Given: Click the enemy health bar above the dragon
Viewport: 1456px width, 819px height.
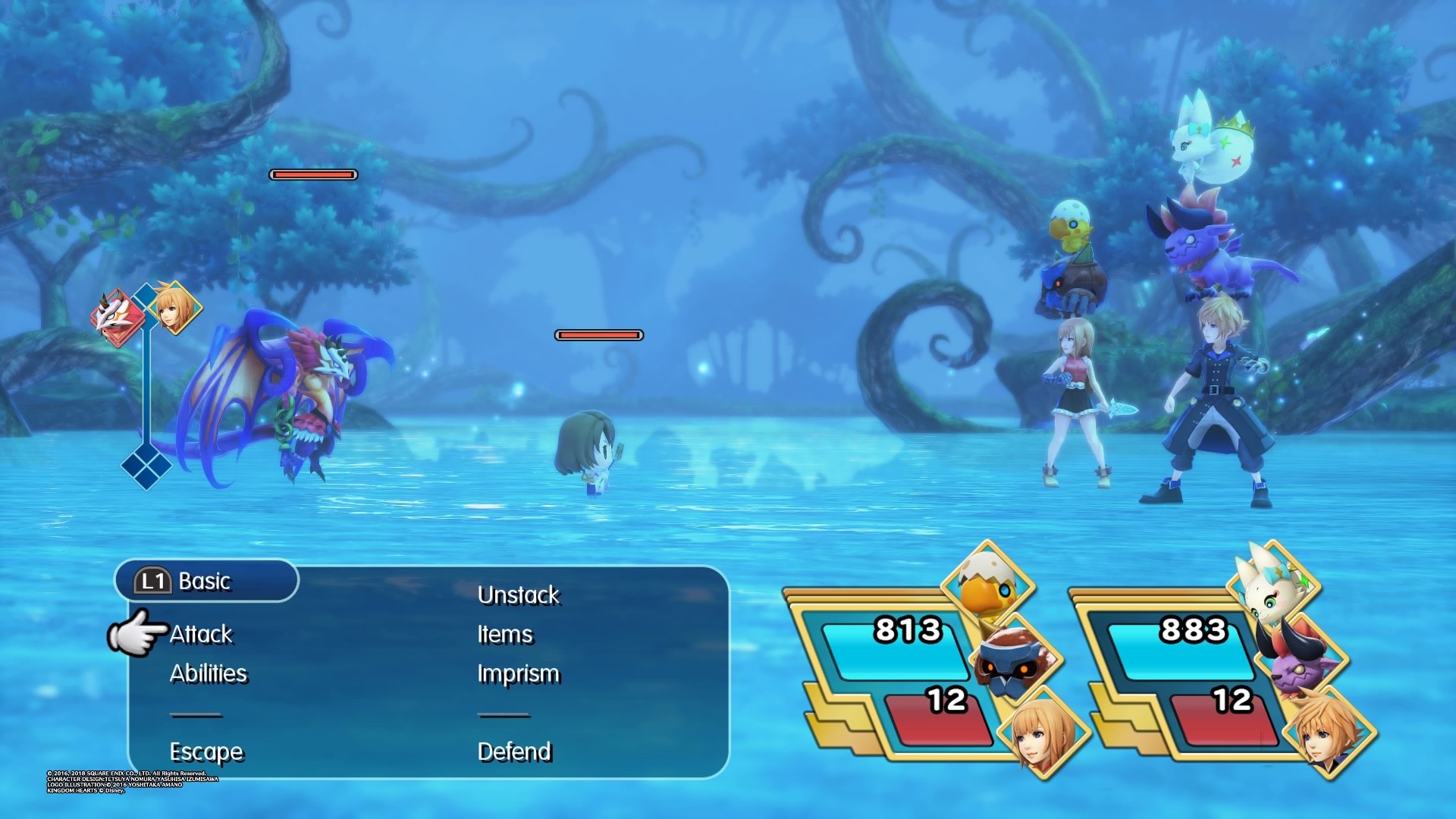Looking at the screenshot, I should tap(313, 175).
